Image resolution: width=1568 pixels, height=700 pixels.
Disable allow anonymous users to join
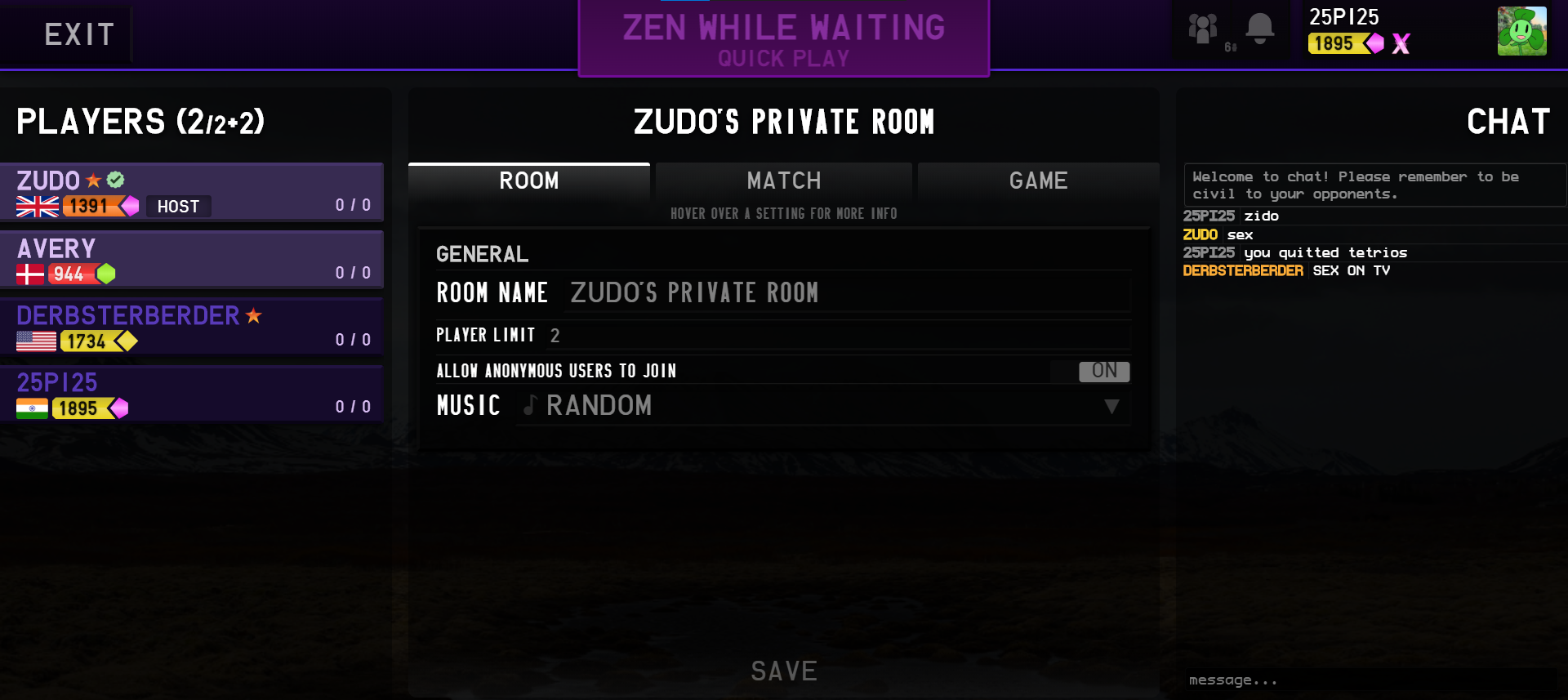click(x=1104, y=372)
